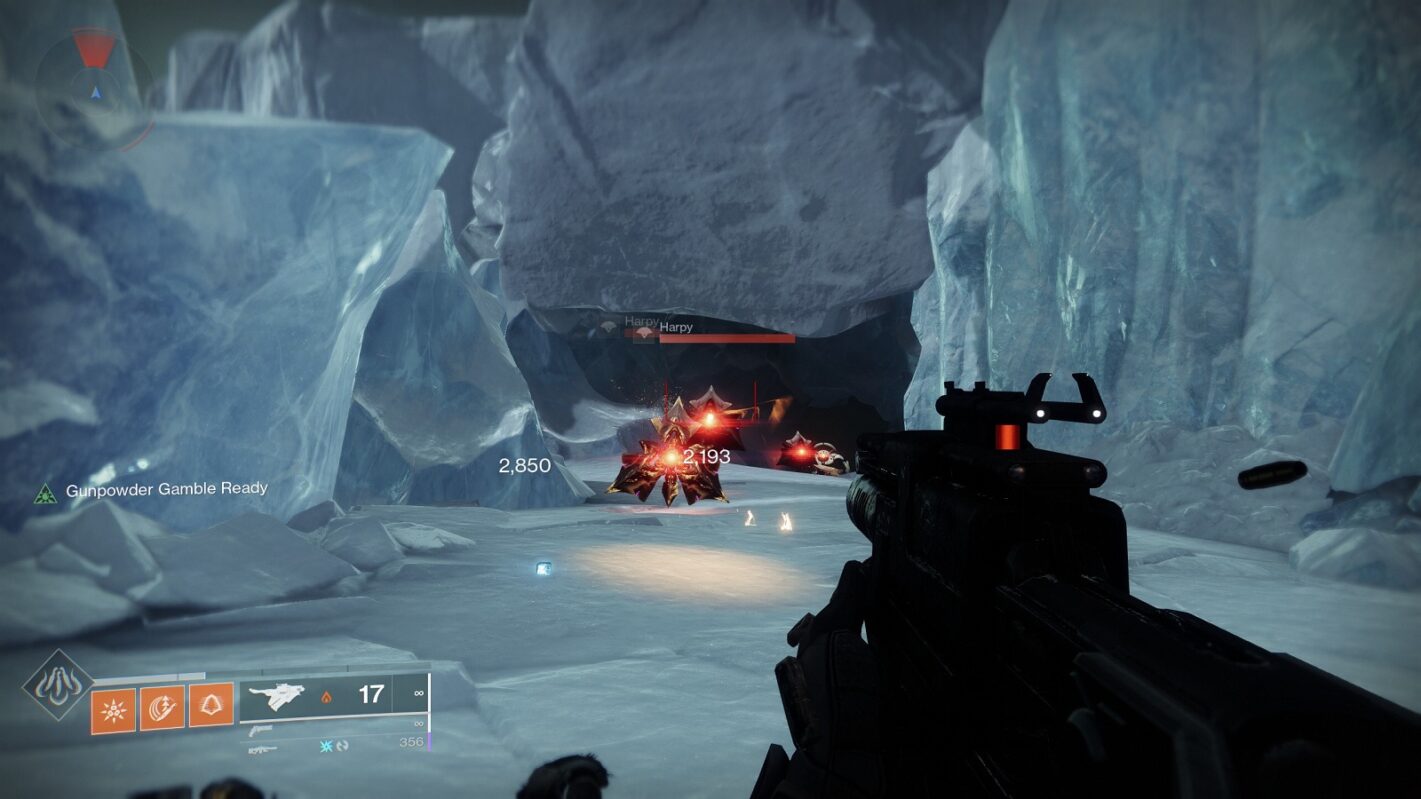The height and width of the screenshot is (799, 1421).
Task: Select the Gunpowder Gamble Ready icon
Action: pos(45,491)
